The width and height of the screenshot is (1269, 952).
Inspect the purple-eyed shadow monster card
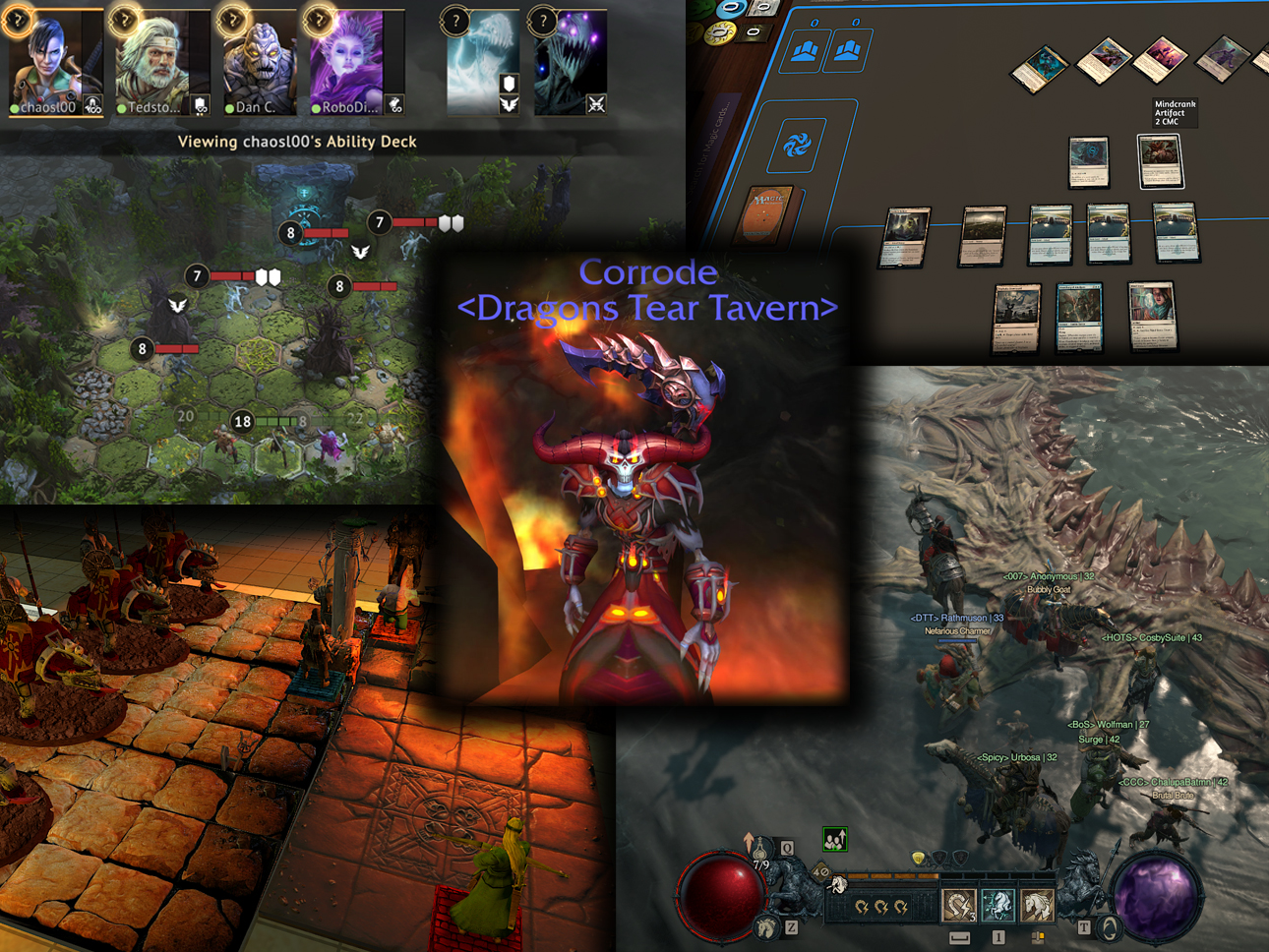[x=570, y=61]
